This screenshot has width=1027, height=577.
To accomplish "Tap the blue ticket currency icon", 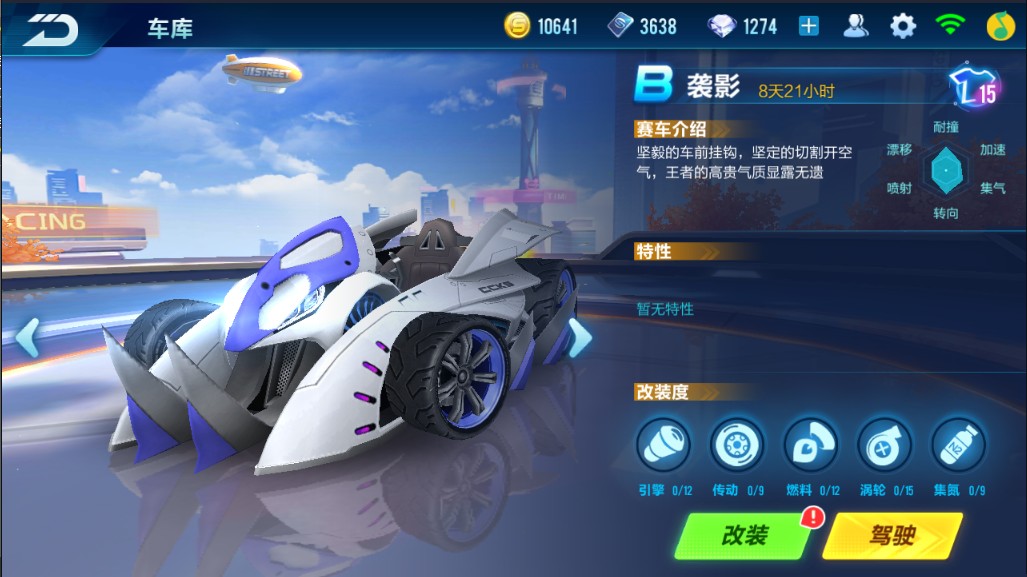I will click(621, 27).
